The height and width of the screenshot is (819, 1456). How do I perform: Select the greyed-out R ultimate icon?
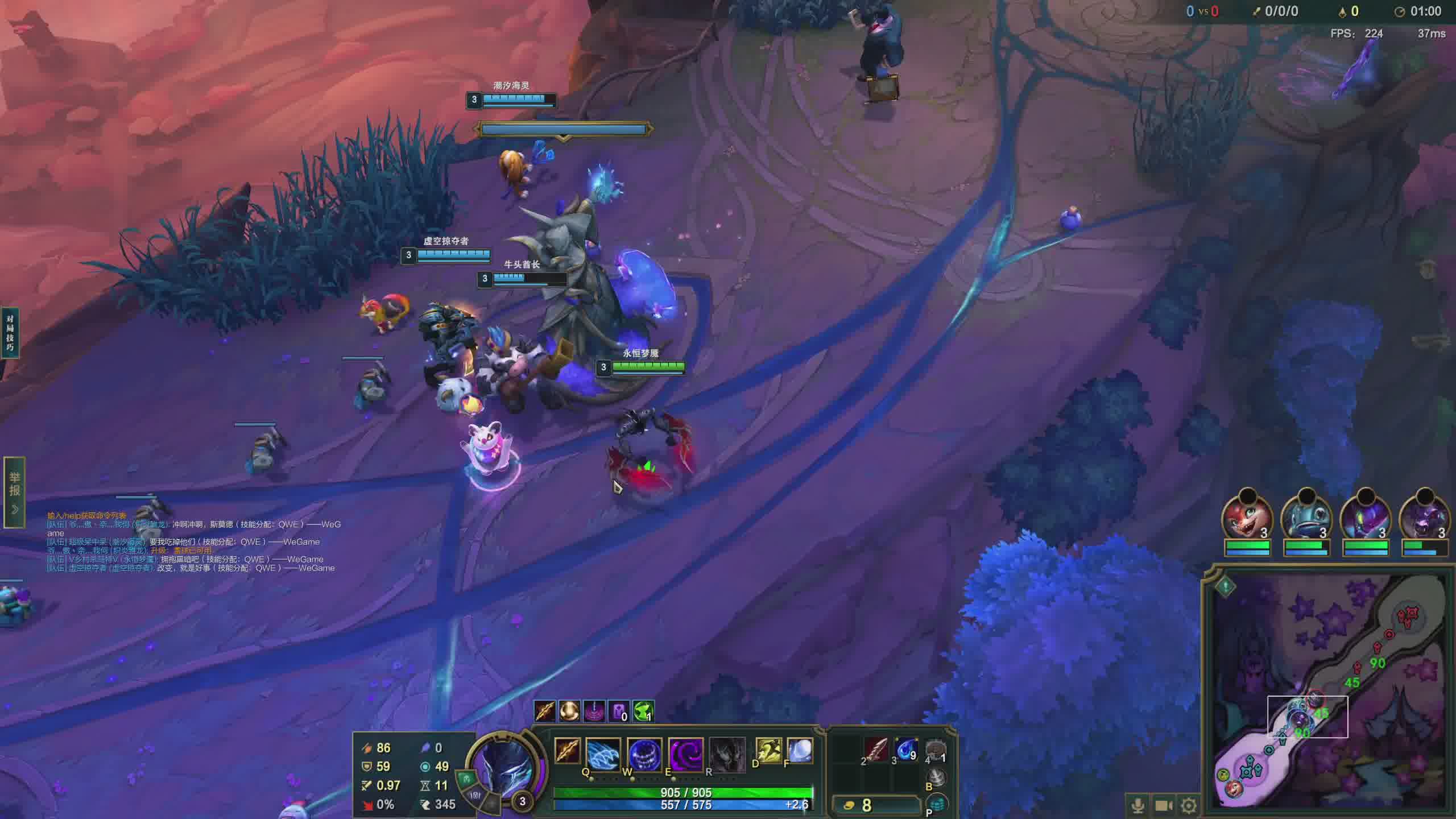click(x=726, y=754)
